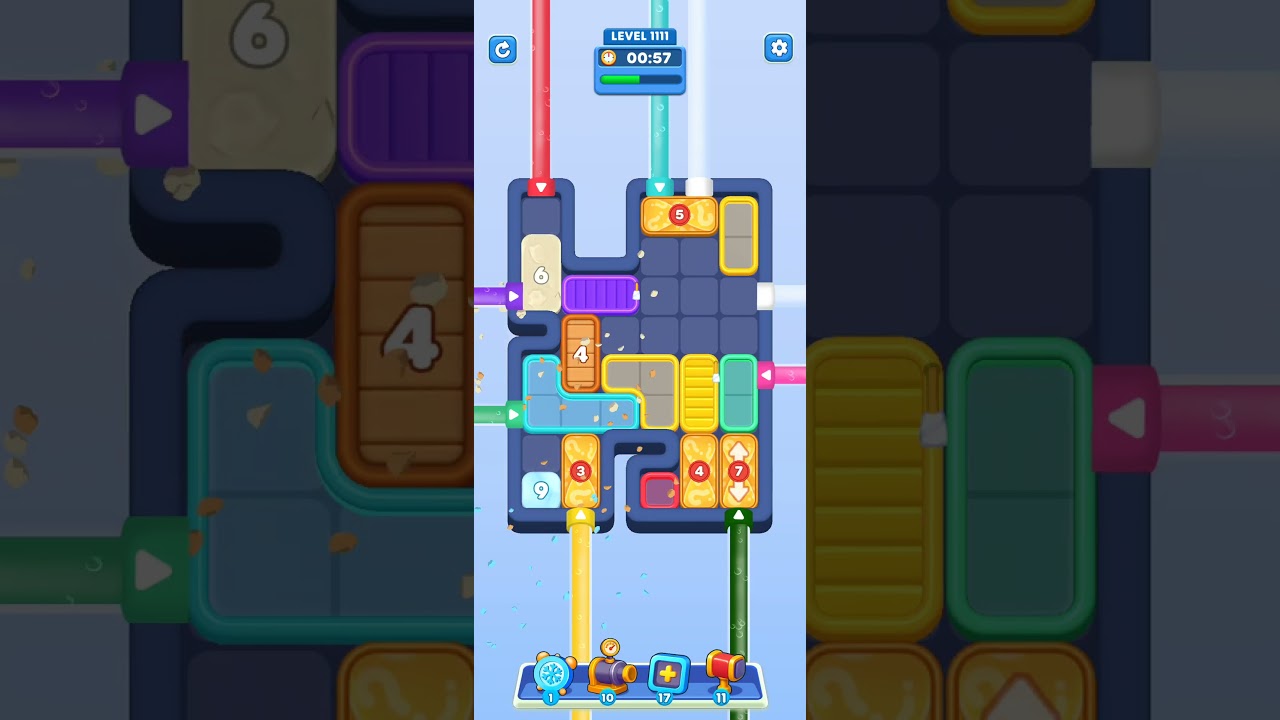
Task: Expand the purple arrow pipe on the left
Action: pos(513,295)
